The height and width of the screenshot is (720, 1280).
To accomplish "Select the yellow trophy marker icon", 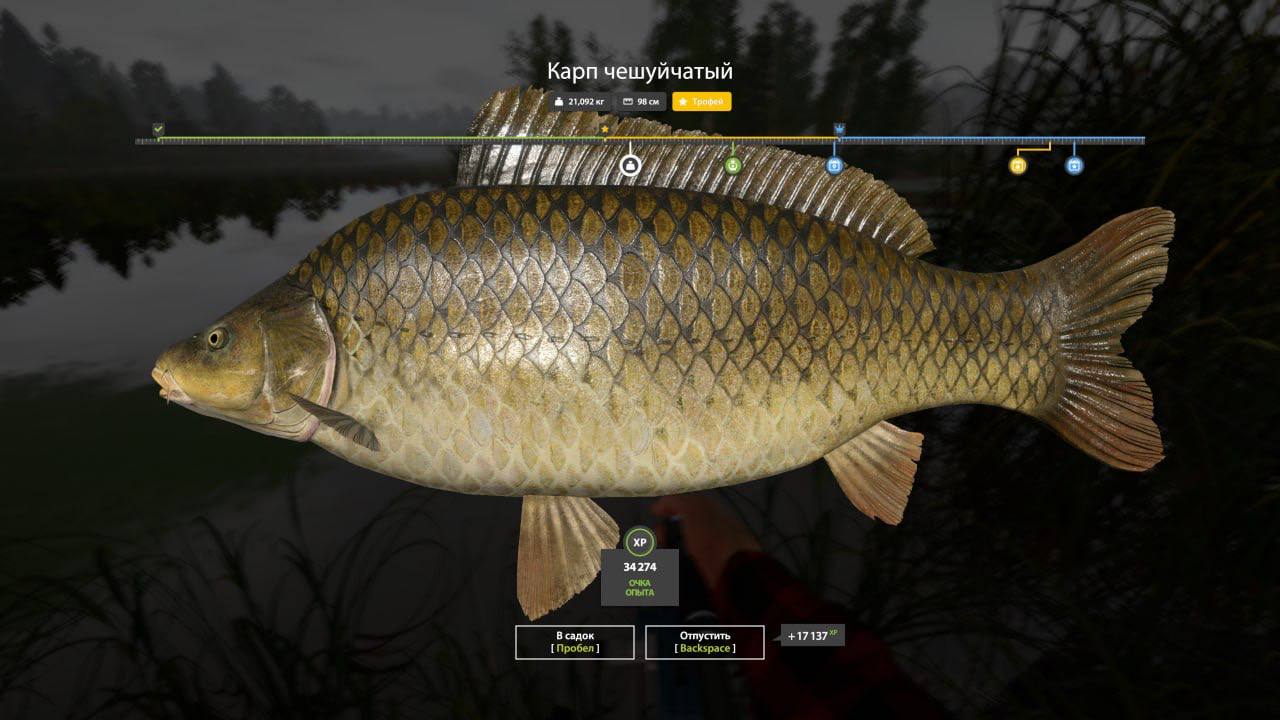I will [x=1018, y=165].
